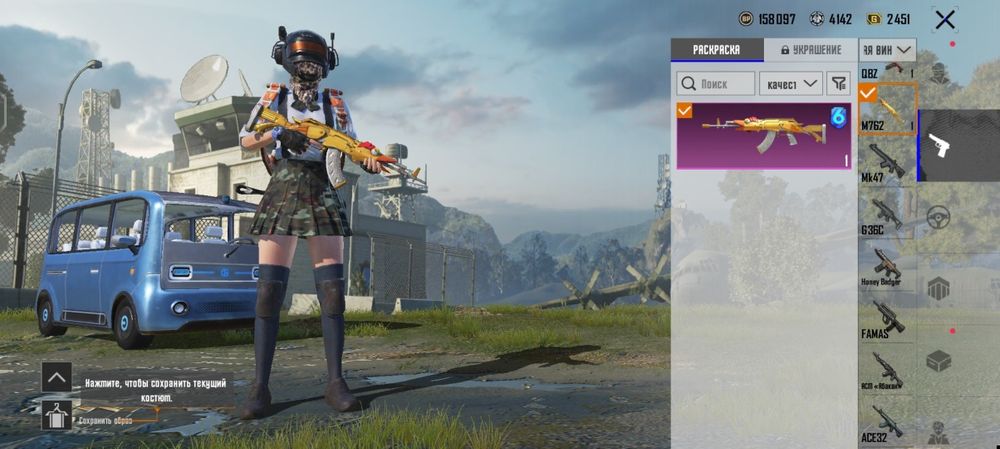Viewport: 1000px width, 449px height.
Task: Open the quality sort dropdown
Action: click(790, 84)
